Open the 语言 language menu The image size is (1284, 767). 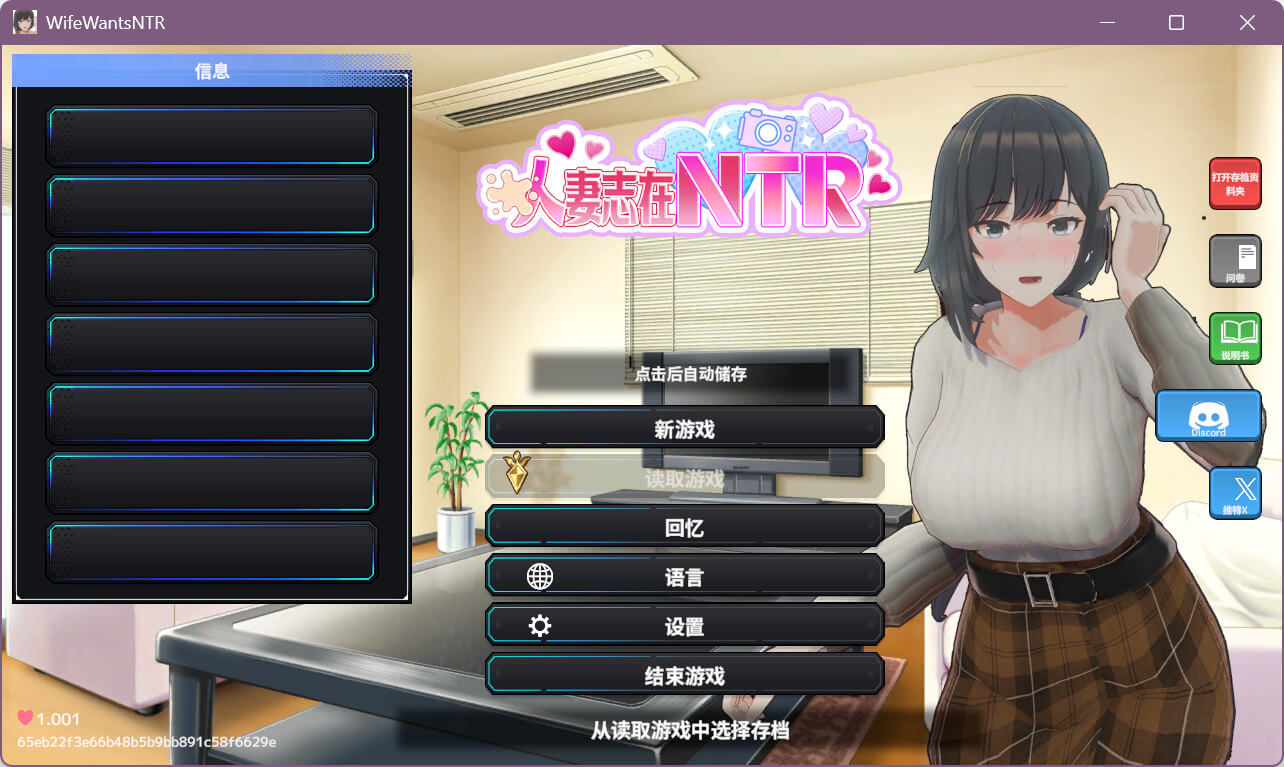pos(684,576)
